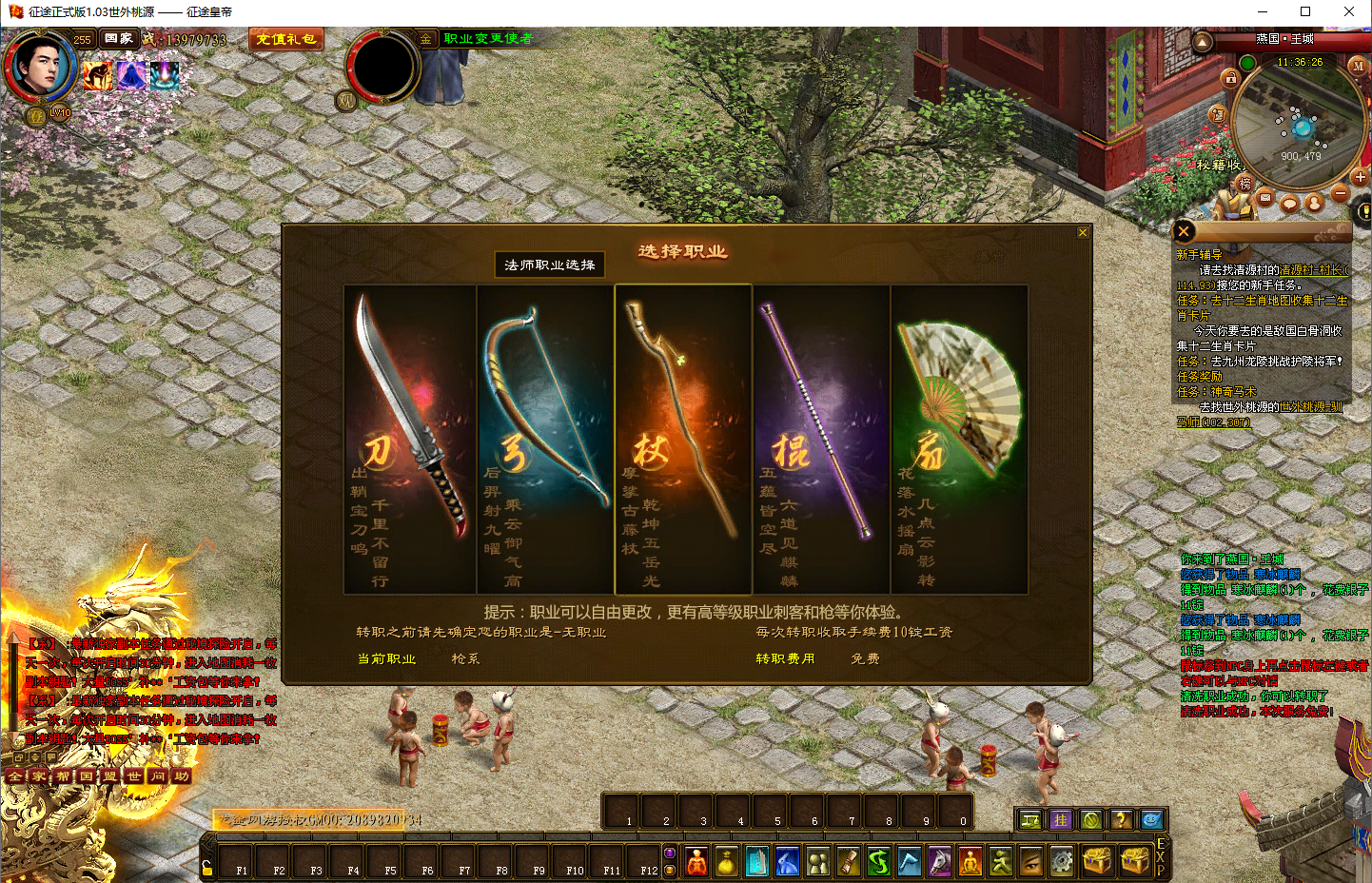Close the 选择职业 class selection dialog
The width and height of the screenshot is (1372, 883).
pos(1083,233)
